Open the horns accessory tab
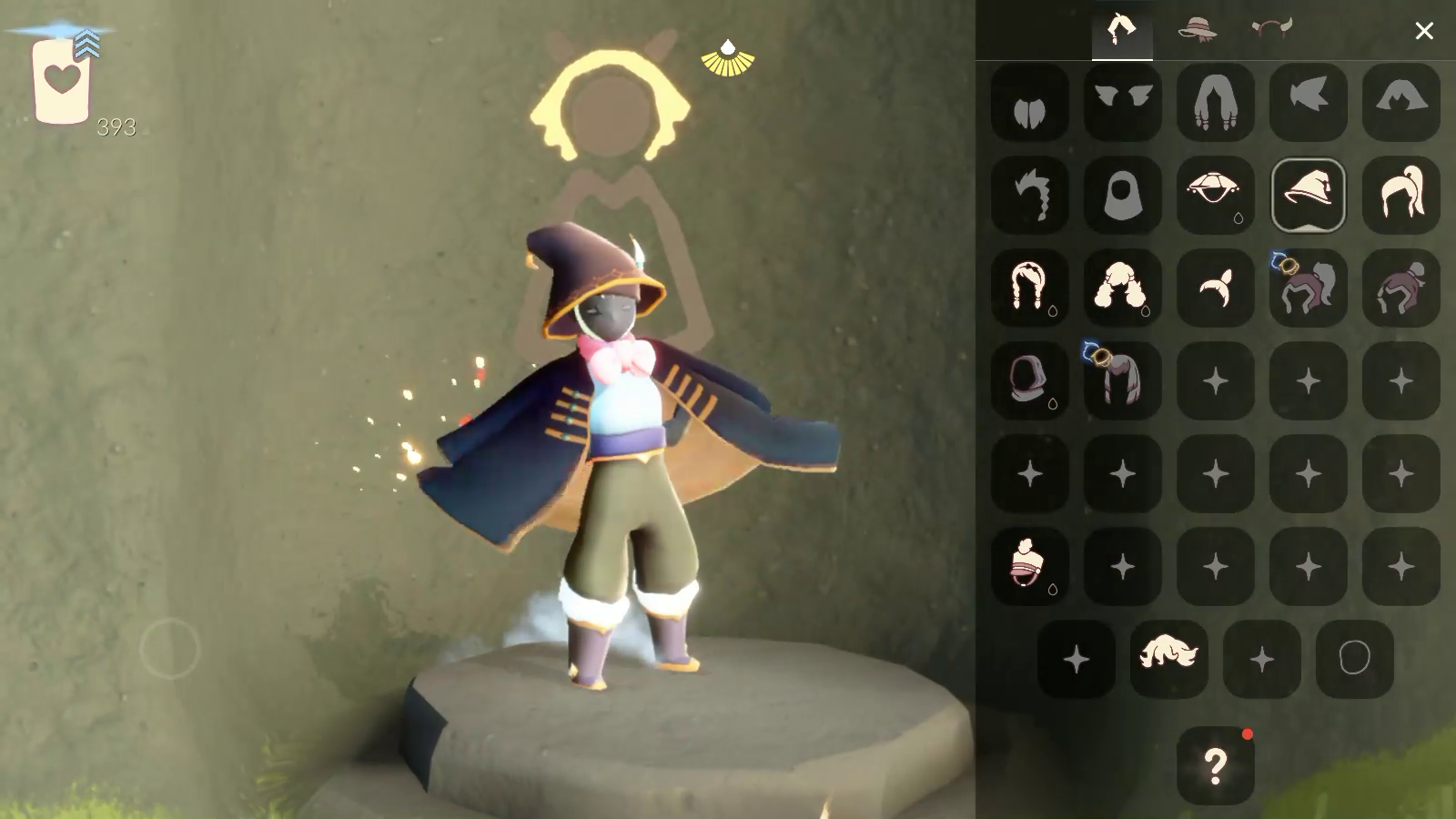1456x819 pixels. click(x=1271, y=29)
